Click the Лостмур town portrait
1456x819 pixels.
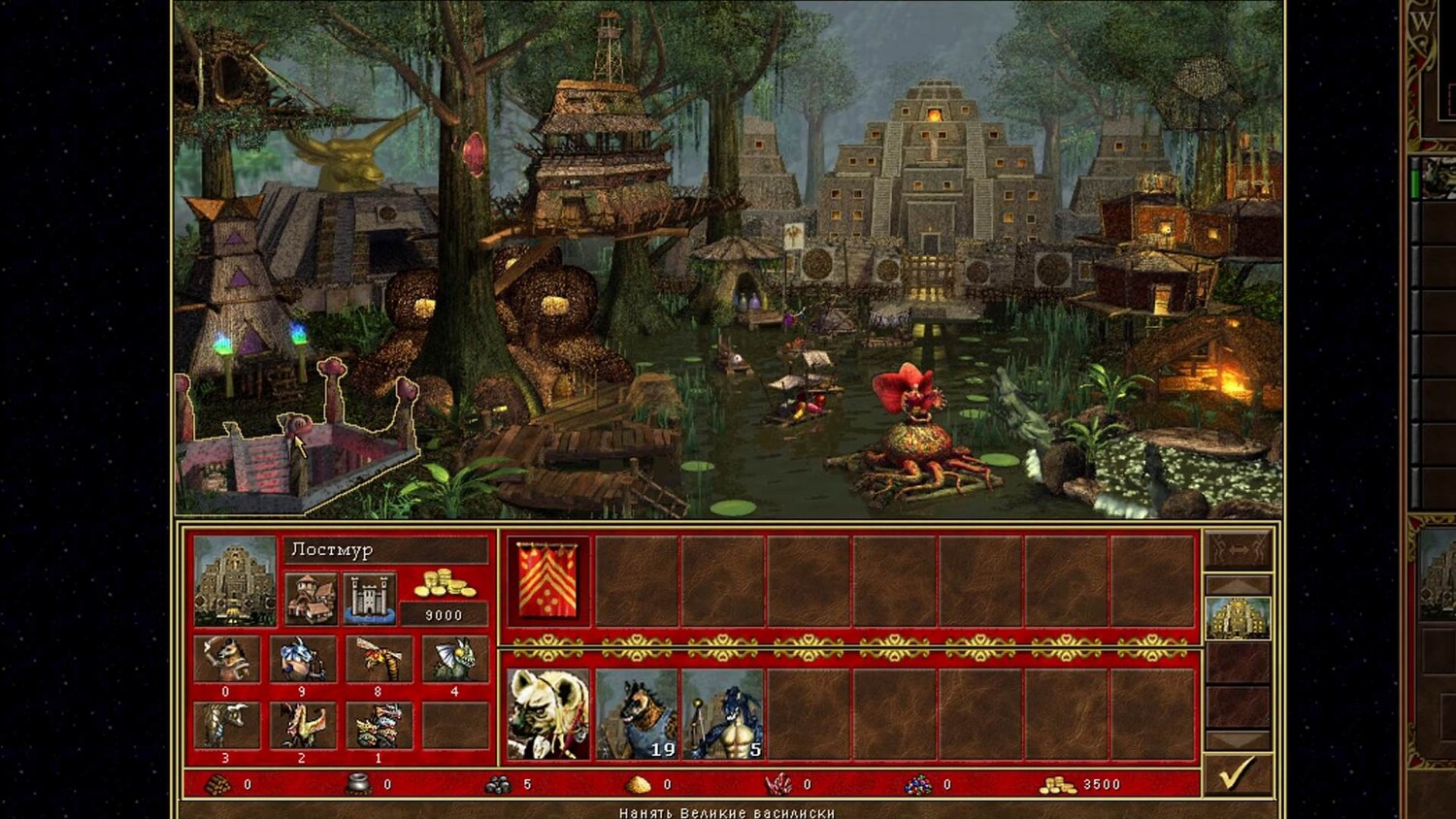(x=235, y=581)
